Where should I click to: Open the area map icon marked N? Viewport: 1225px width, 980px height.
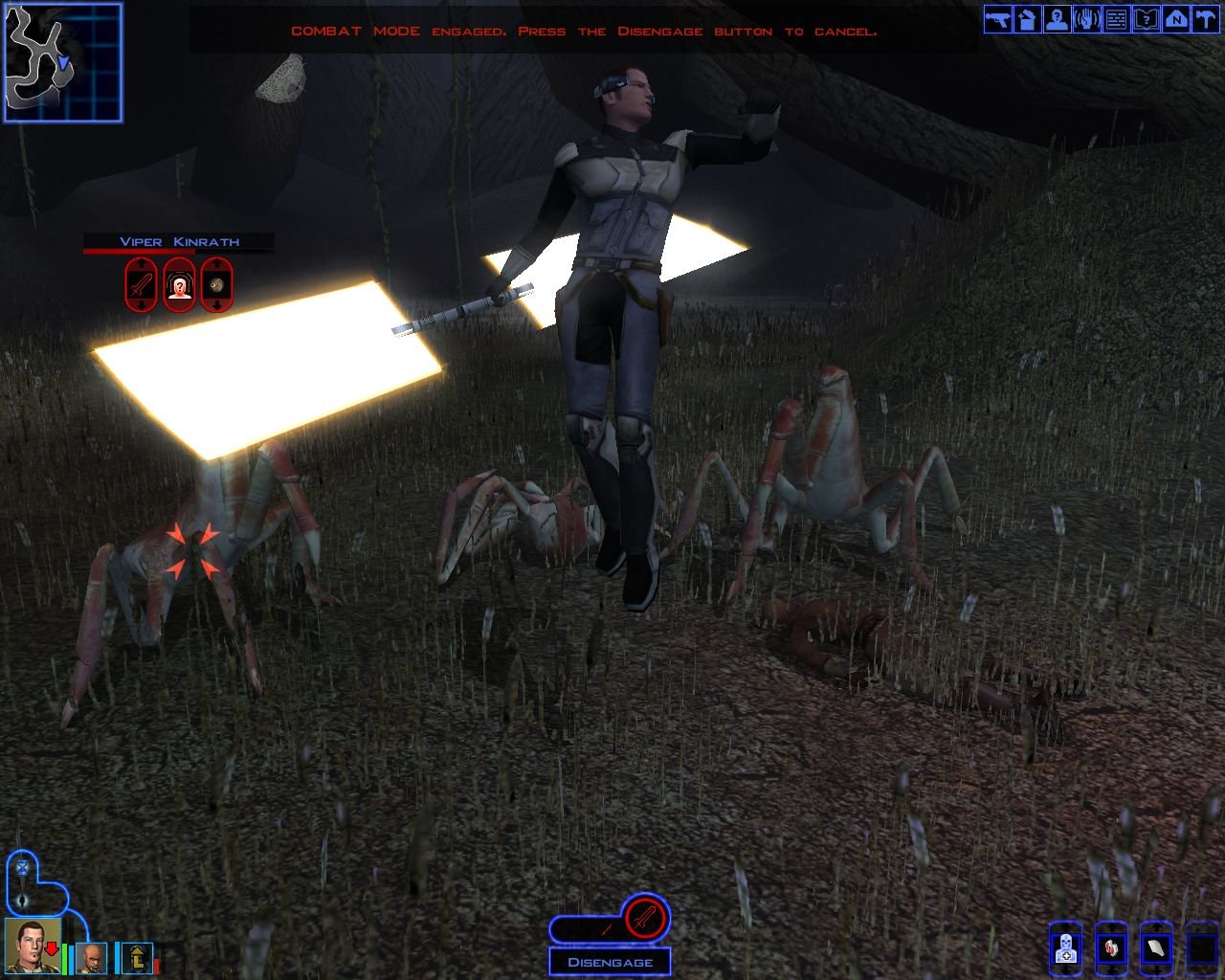click(x=1176, y=19)
